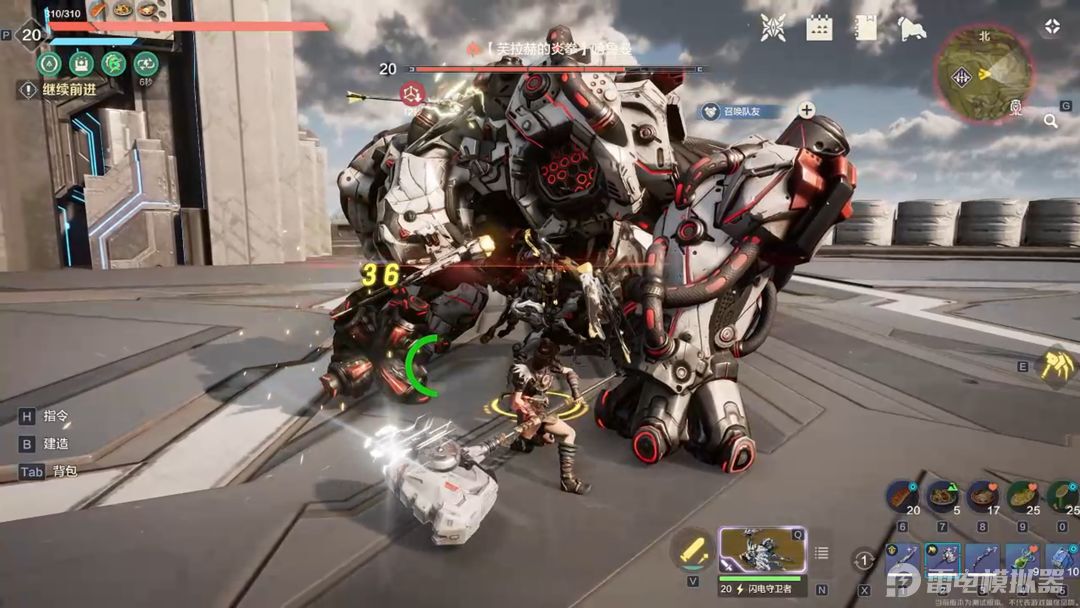Select the 闪电守卫者 companion portrait
Screen dimensions: 1080x608
(x=761, y=550)
